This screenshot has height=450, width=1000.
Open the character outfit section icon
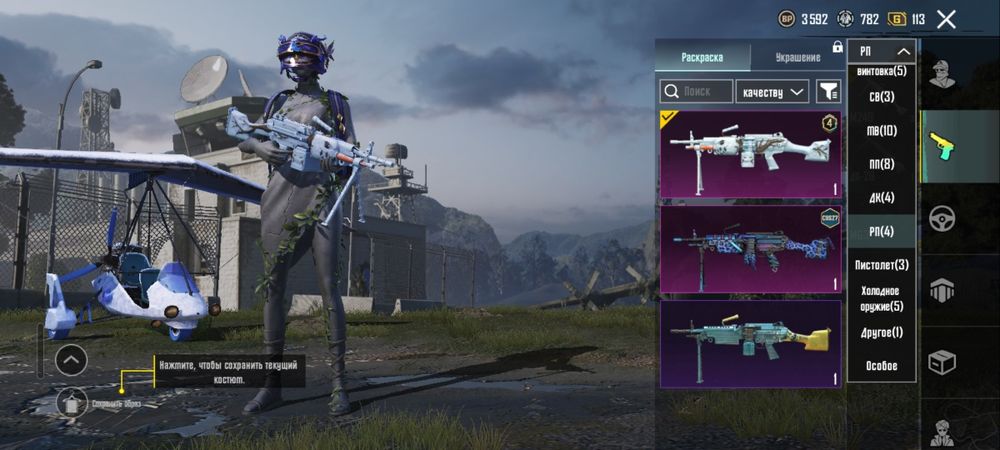click(940, 74)
